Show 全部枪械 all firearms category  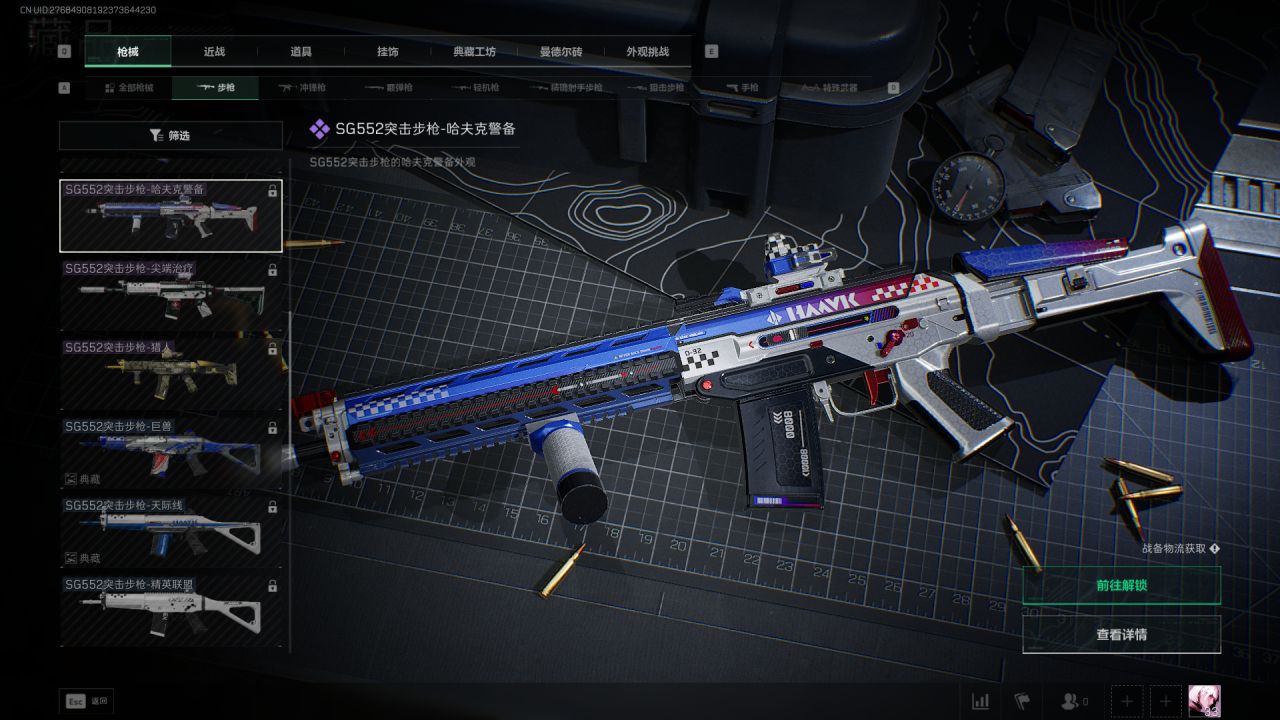[129, 88]
